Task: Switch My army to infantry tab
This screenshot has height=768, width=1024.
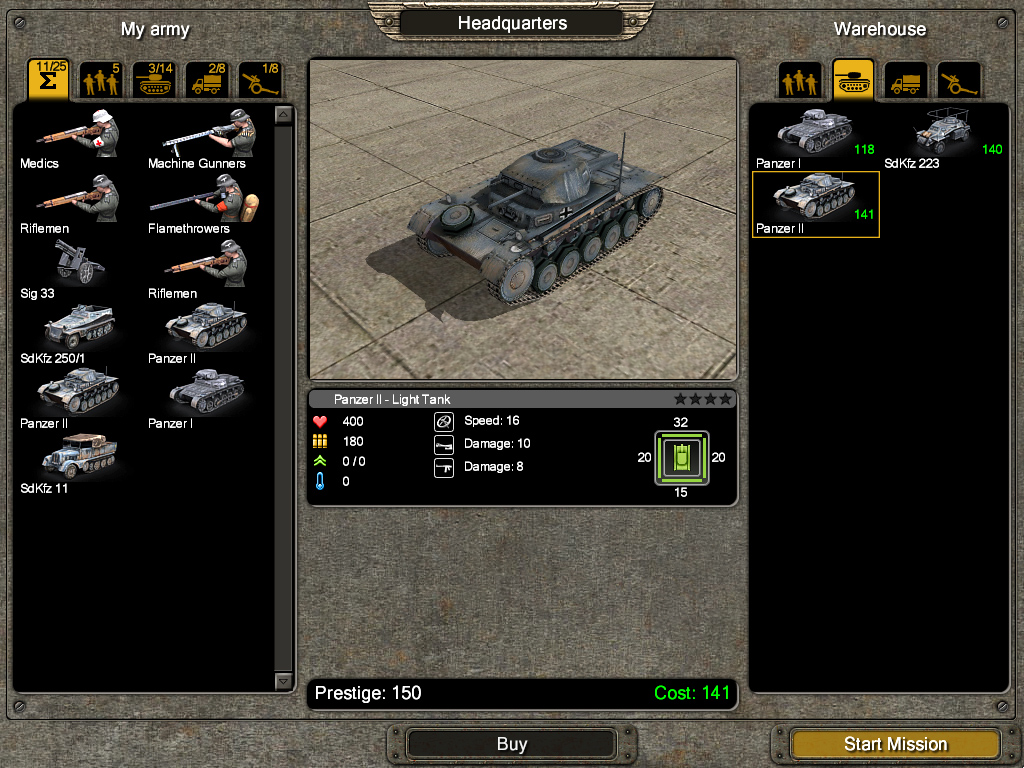Action: tap(101, 80)
